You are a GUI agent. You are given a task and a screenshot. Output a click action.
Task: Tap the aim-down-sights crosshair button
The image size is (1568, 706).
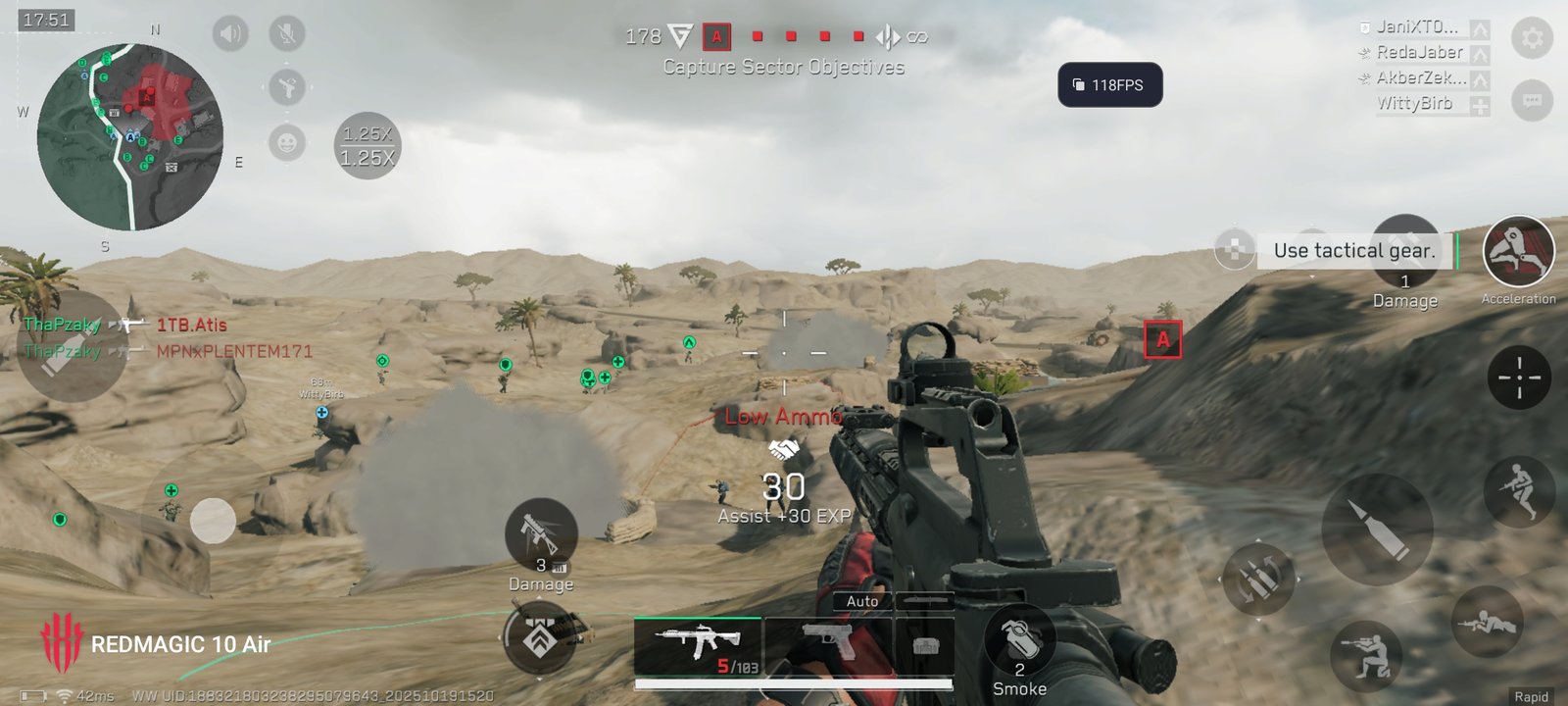click(1519, 378)
